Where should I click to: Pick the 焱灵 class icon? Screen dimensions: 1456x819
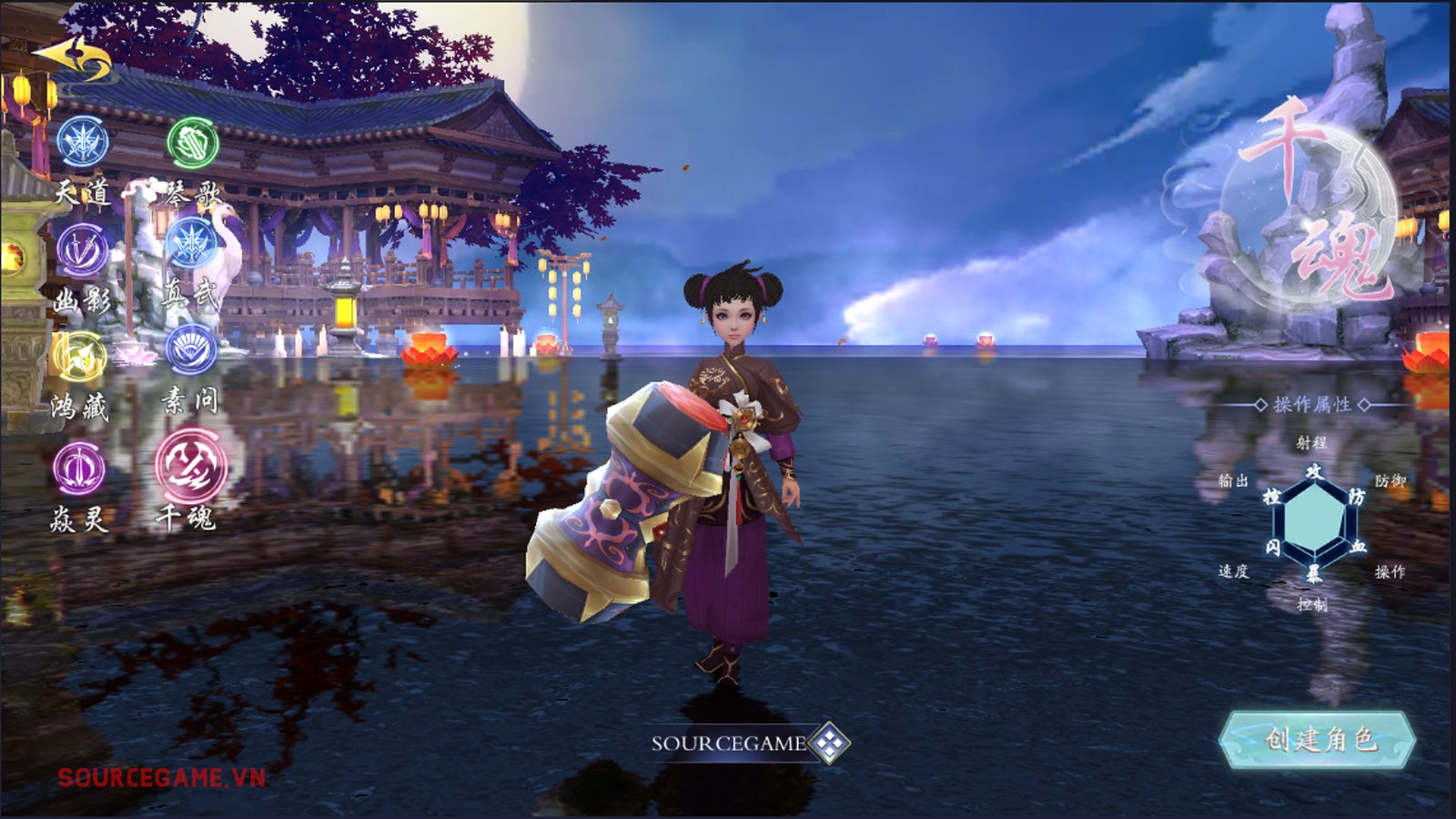click(79, 470)
